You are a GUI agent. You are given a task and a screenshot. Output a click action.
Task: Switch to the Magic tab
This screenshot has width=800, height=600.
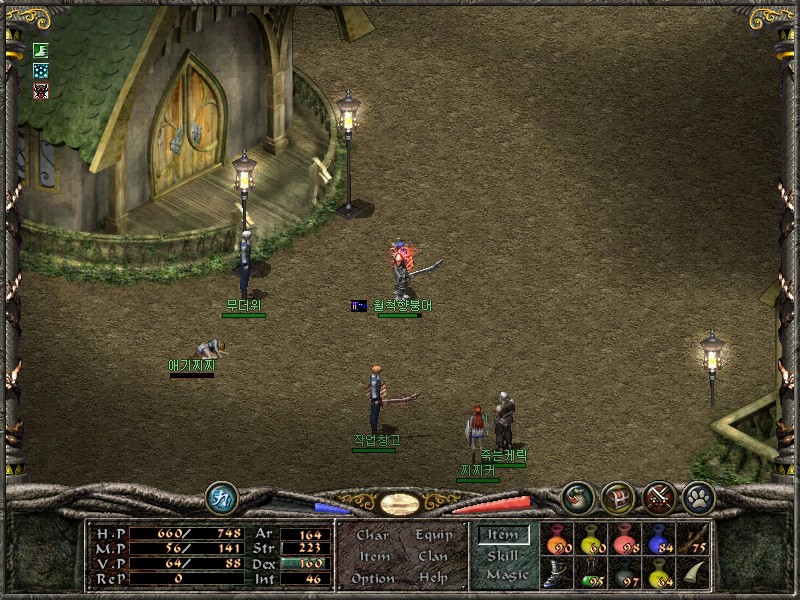click(506, 575)
